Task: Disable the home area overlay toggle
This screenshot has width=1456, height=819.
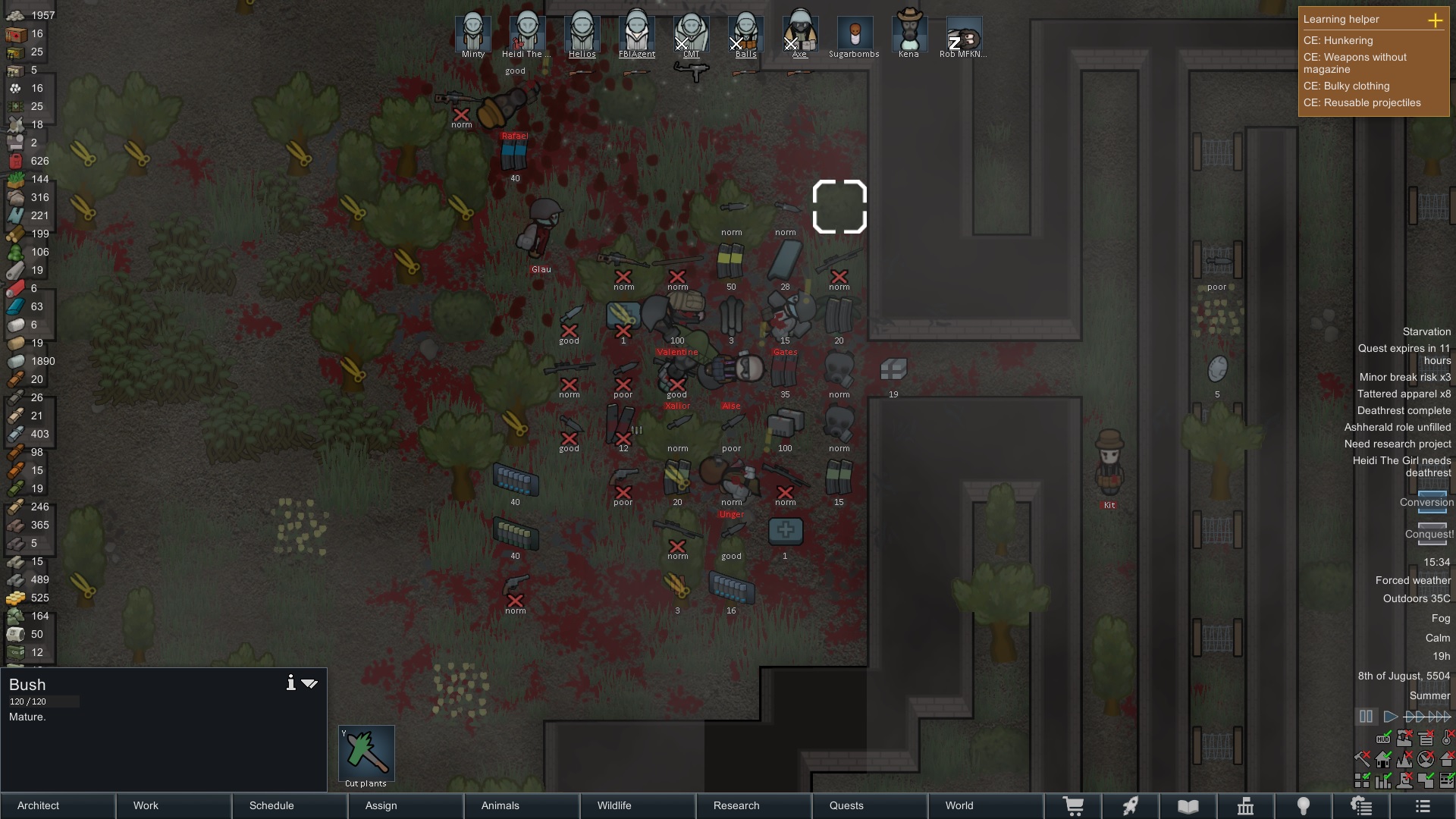Action: [1383, 760]
